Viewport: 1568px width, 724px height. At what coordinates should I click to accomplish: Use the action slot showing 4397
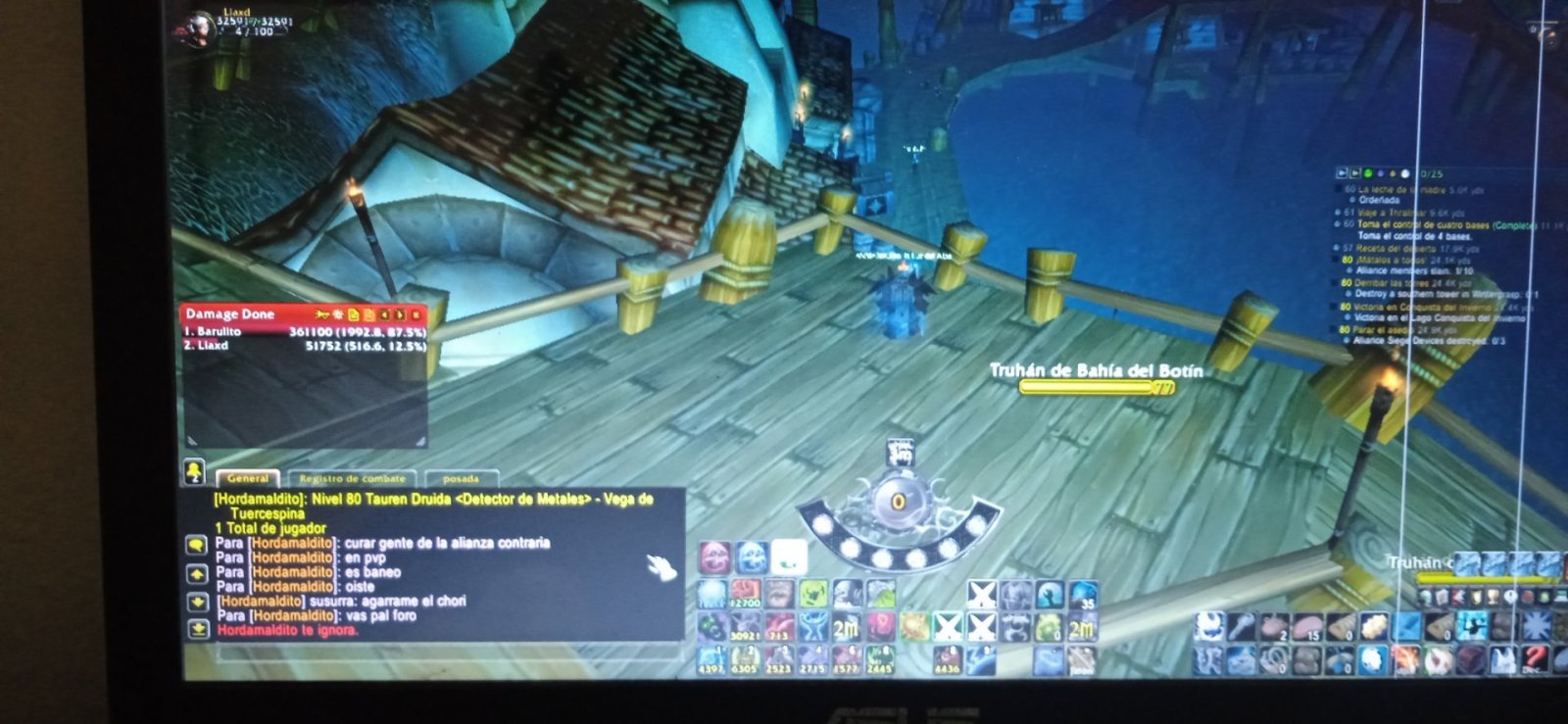point(711,660)
